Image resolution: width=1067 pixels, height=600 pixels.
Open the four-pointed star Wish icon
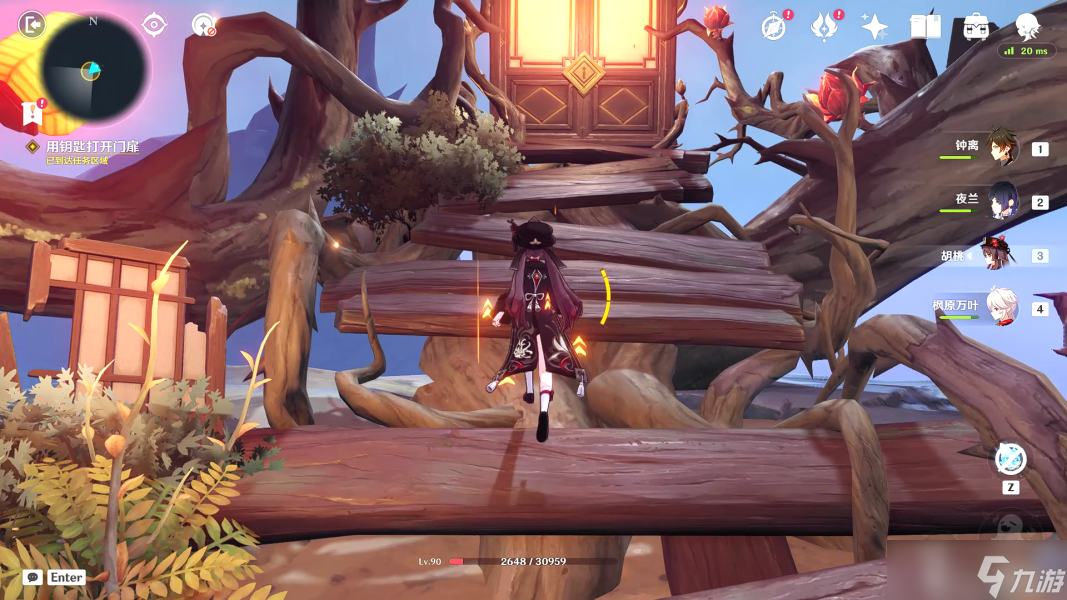[874, 27]
